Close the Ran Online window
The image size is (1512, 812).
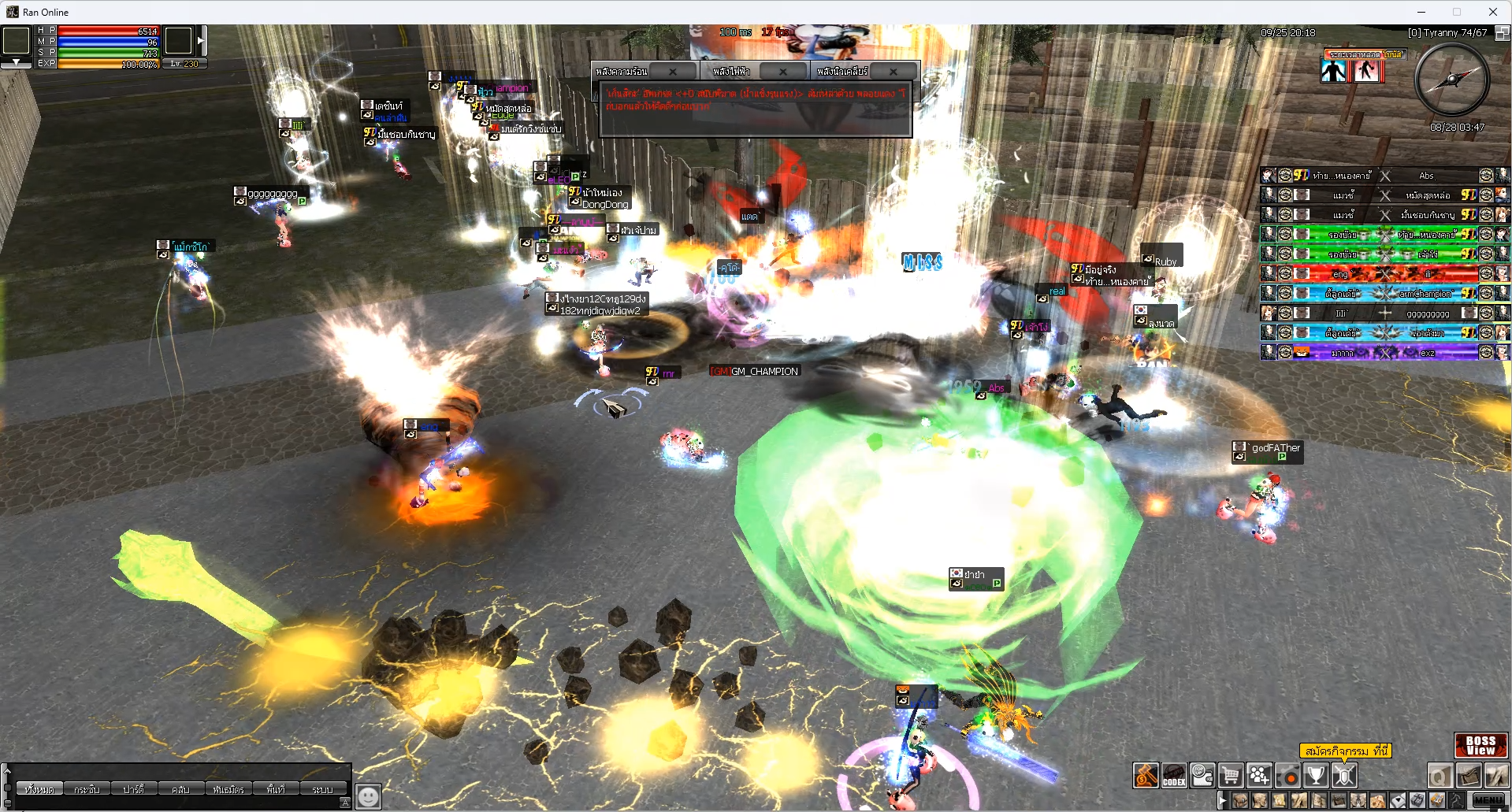[1492, 12]
